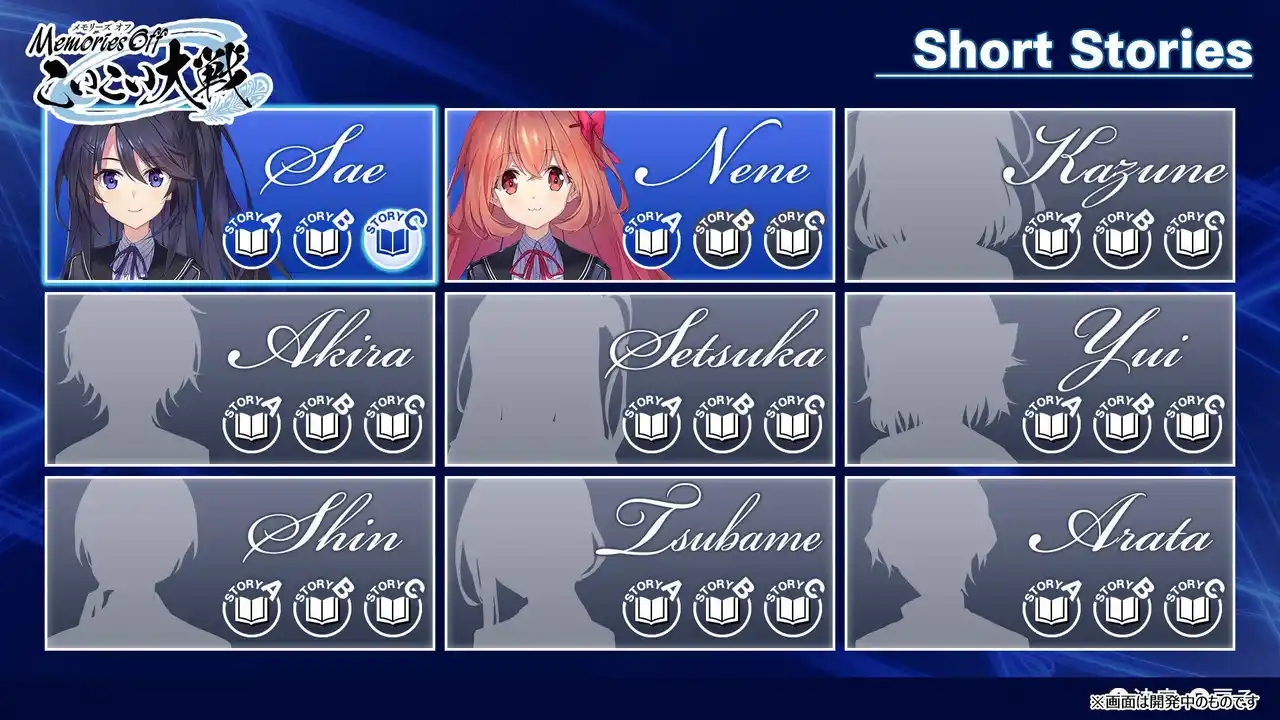Choose Akira's Story B

click(322, 426)
